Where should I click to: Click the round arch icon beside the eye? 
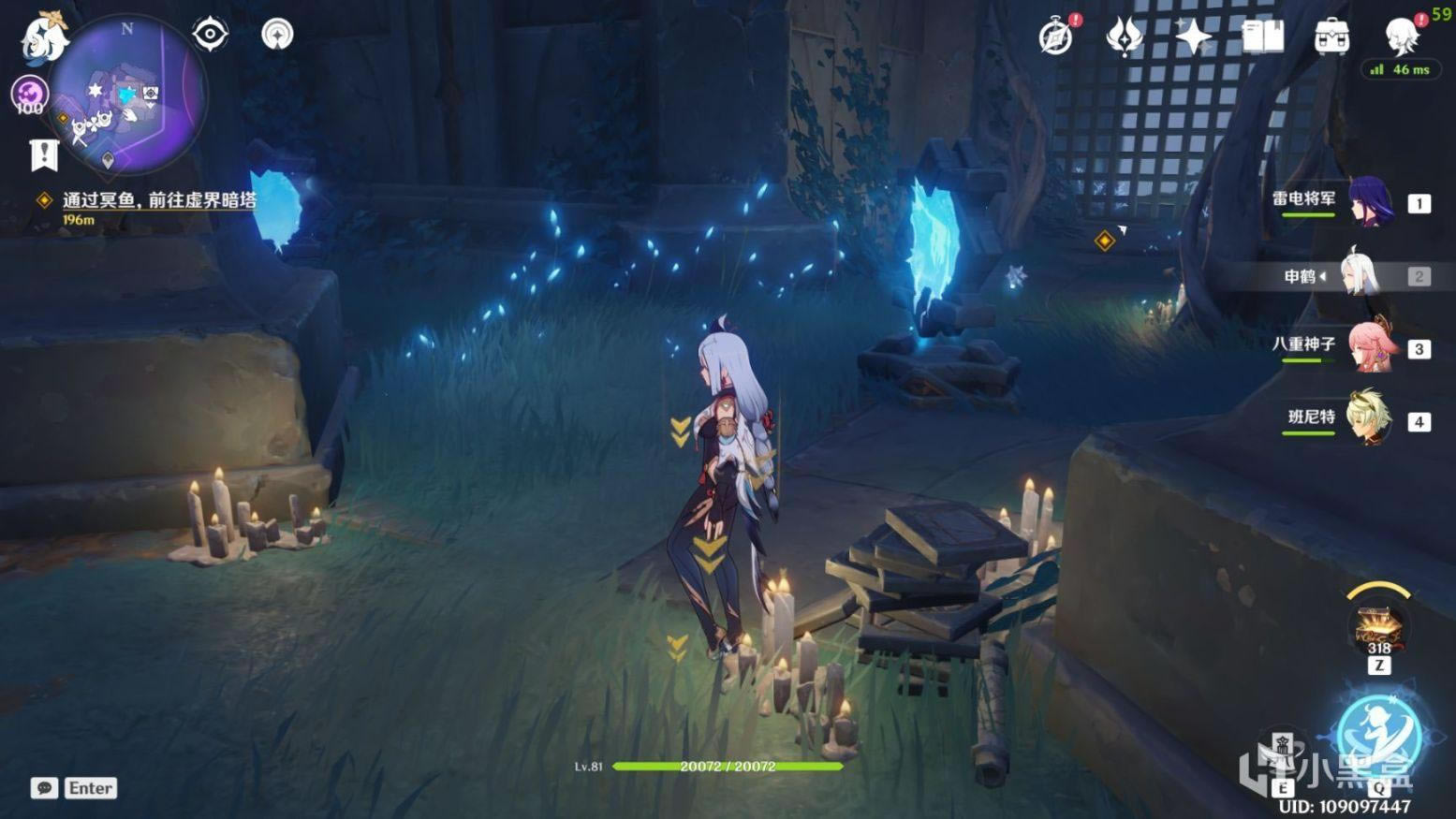(x=276, y=35)
